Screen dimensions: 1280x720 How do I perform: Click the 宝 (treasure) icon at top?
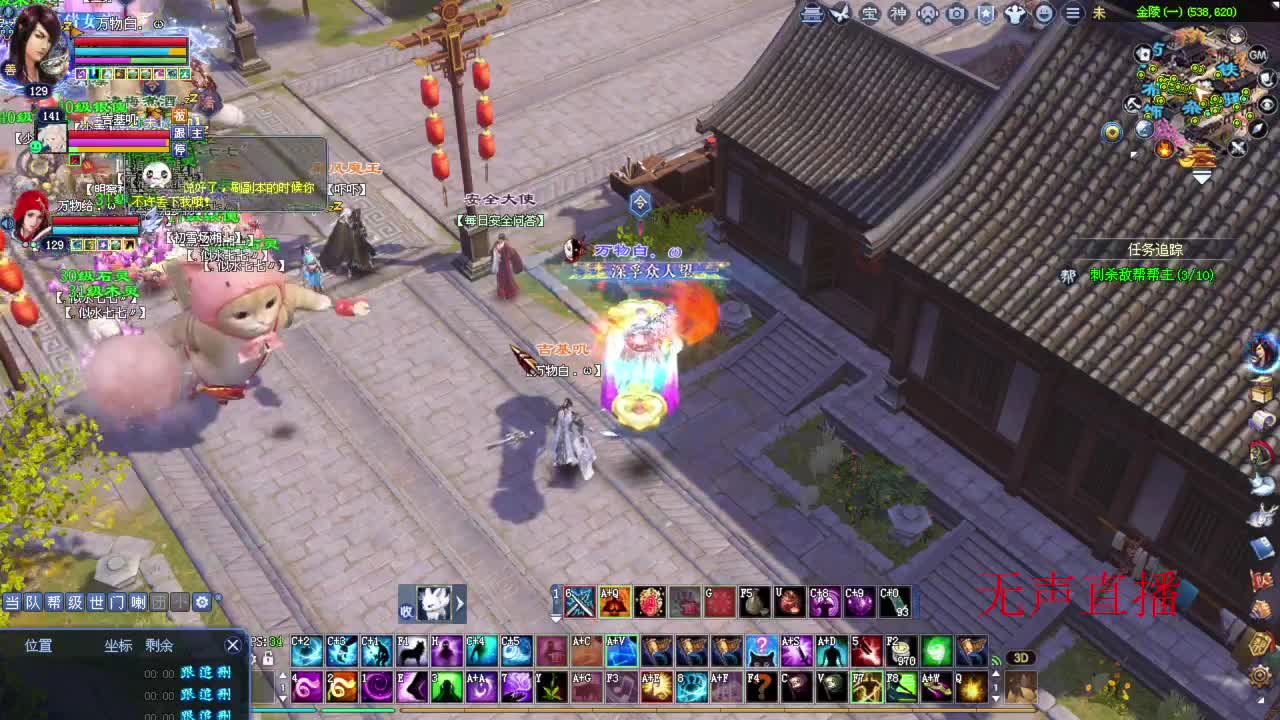tap(869, 15)
